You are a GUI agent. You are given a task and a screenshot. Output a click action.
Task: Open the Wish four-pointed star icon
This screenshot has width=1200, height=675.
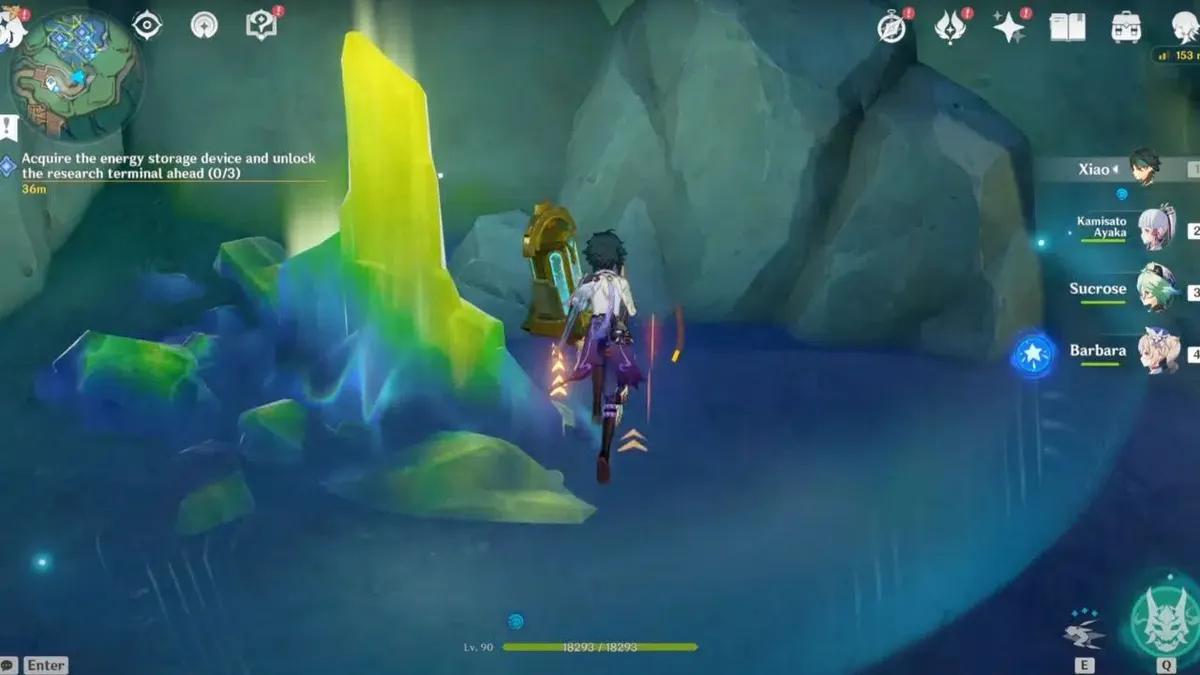pos(1009,27)
